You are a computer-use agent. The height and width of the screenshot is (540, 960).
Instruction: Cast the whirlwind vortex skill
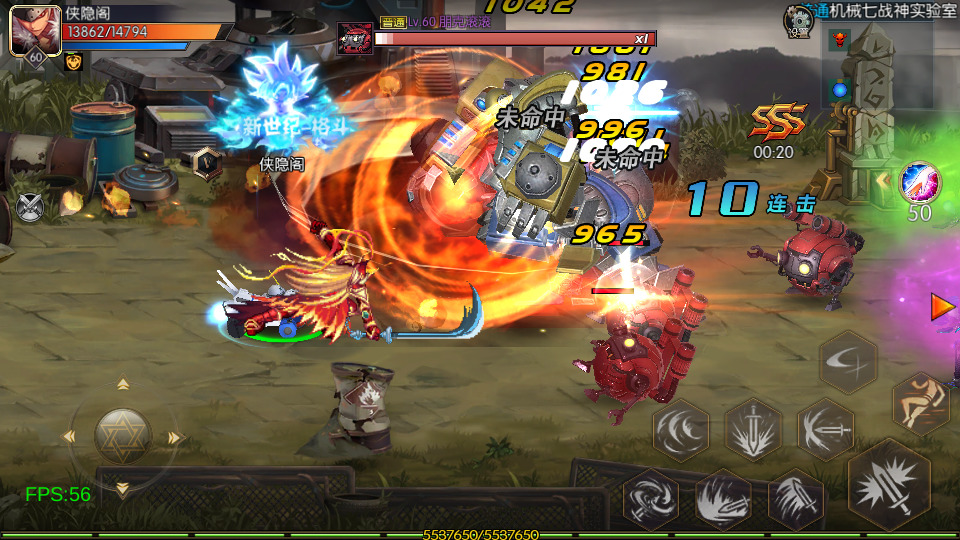(650, 497)
